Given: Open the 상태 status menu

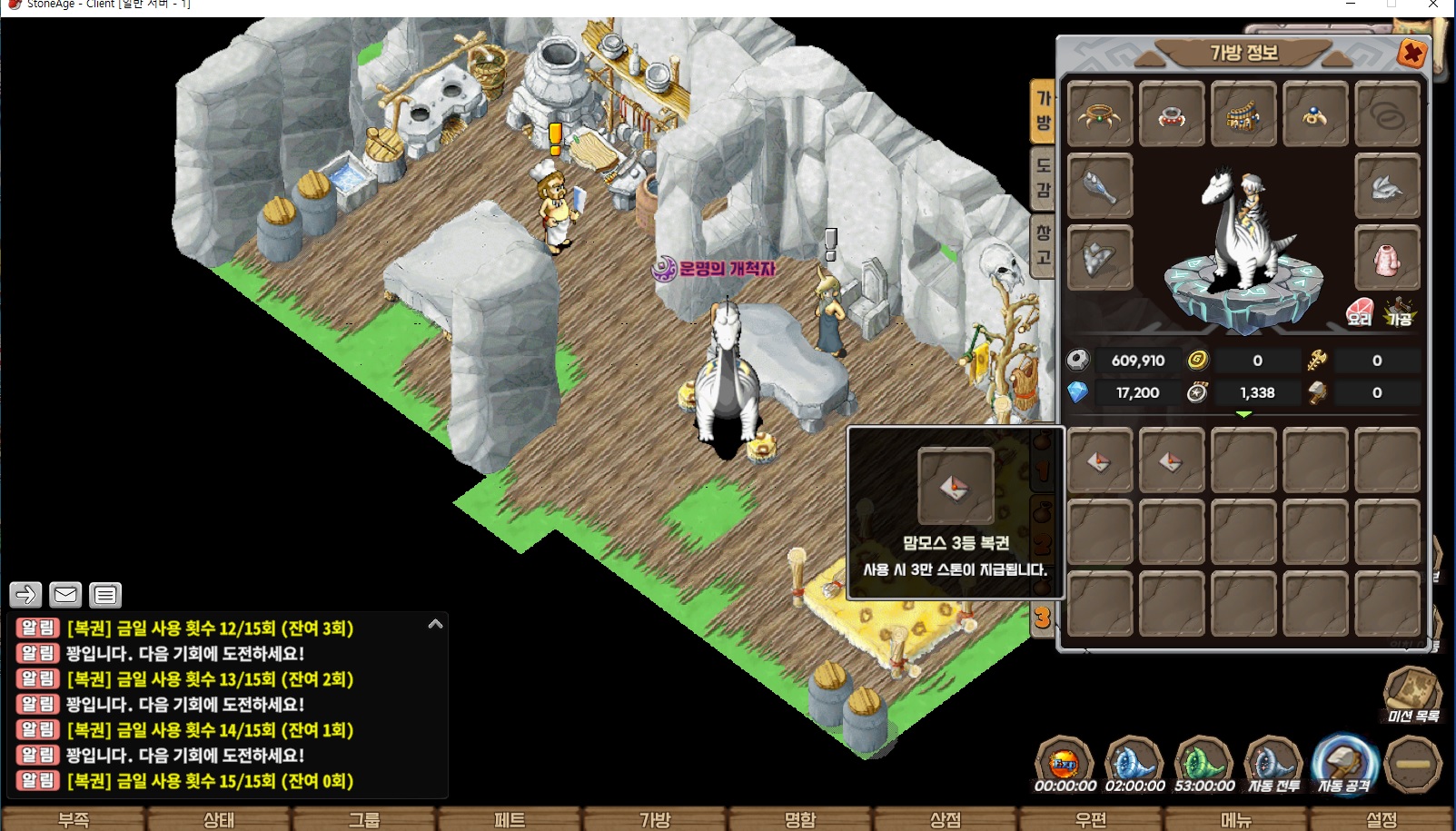Looking at the screenshot, I should pos(219,819).
